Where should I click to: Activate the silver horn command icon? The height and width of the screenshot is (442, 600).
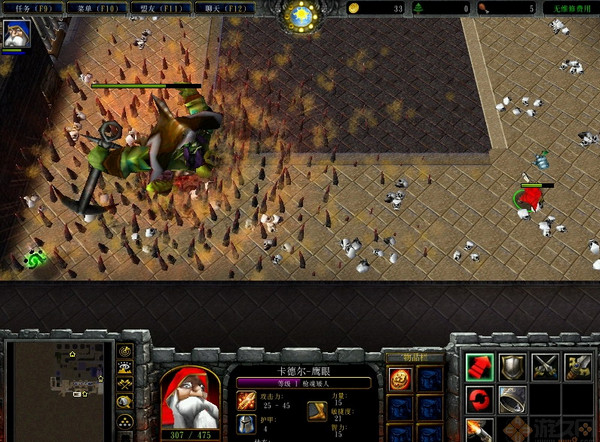[513, 401]
